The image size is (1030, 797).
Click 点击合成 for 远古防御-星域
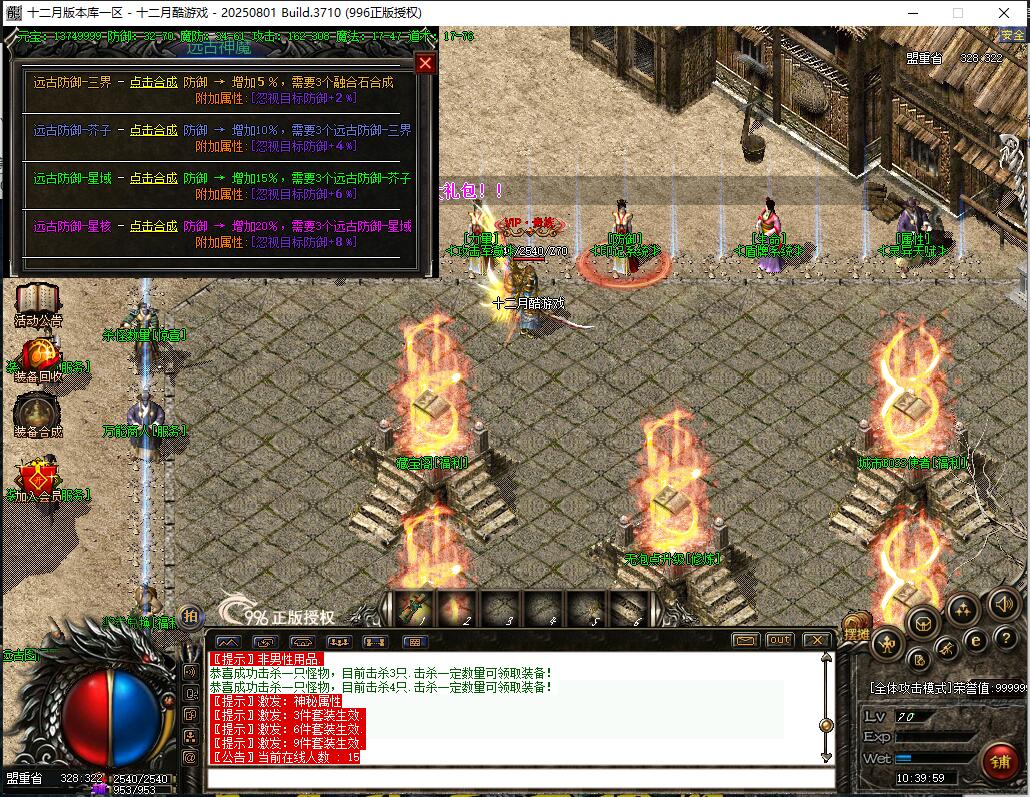(x=153, y=178)
